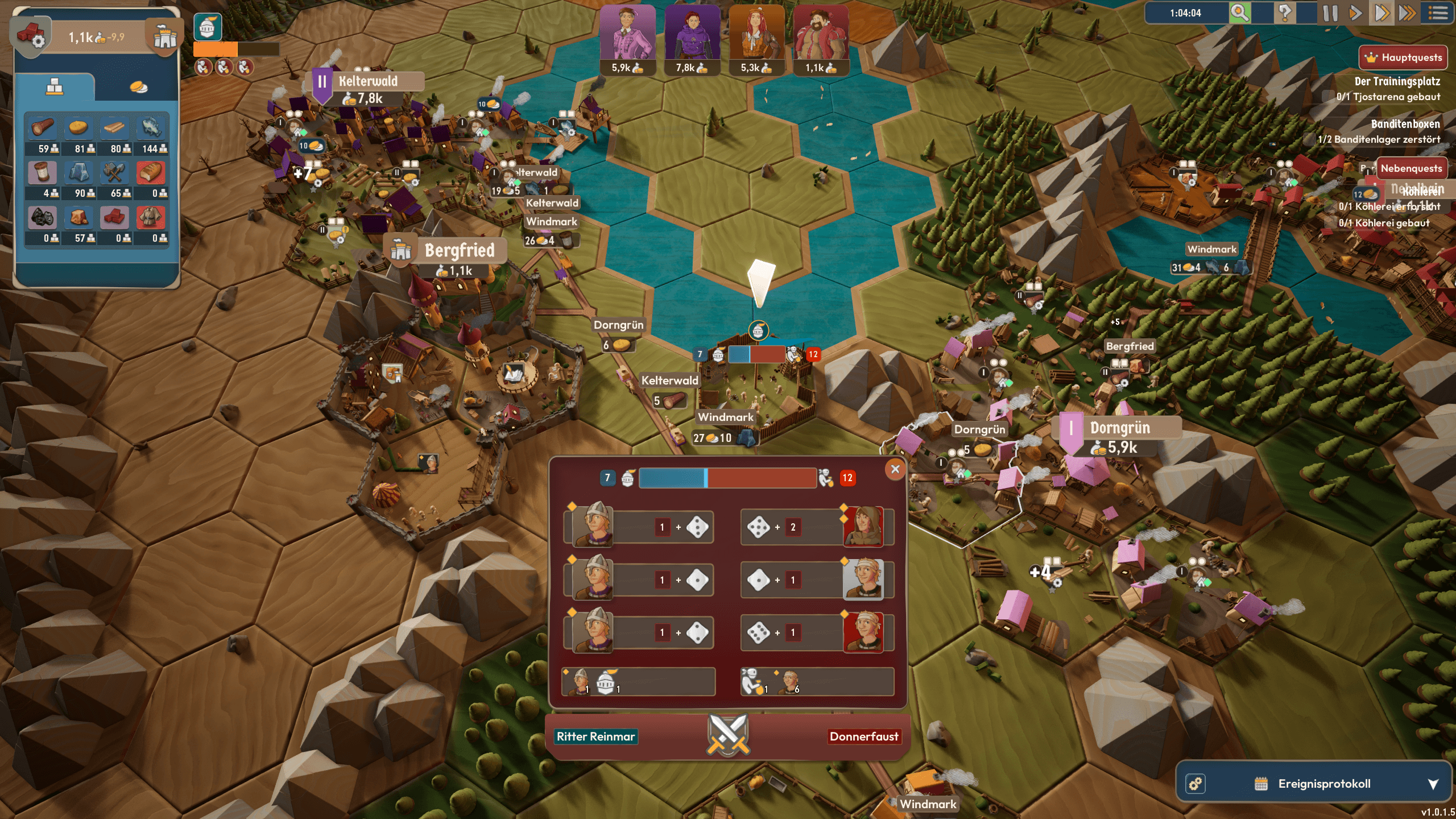Select the knight helmet unit icon
This screenshot has width=1456, height=819.
point(208,27)
